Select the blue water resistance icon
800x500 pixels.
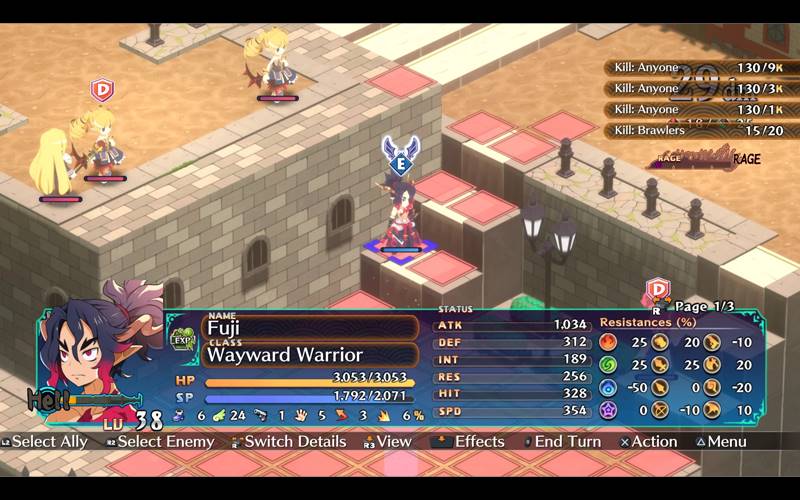click(x=608, y=387)
